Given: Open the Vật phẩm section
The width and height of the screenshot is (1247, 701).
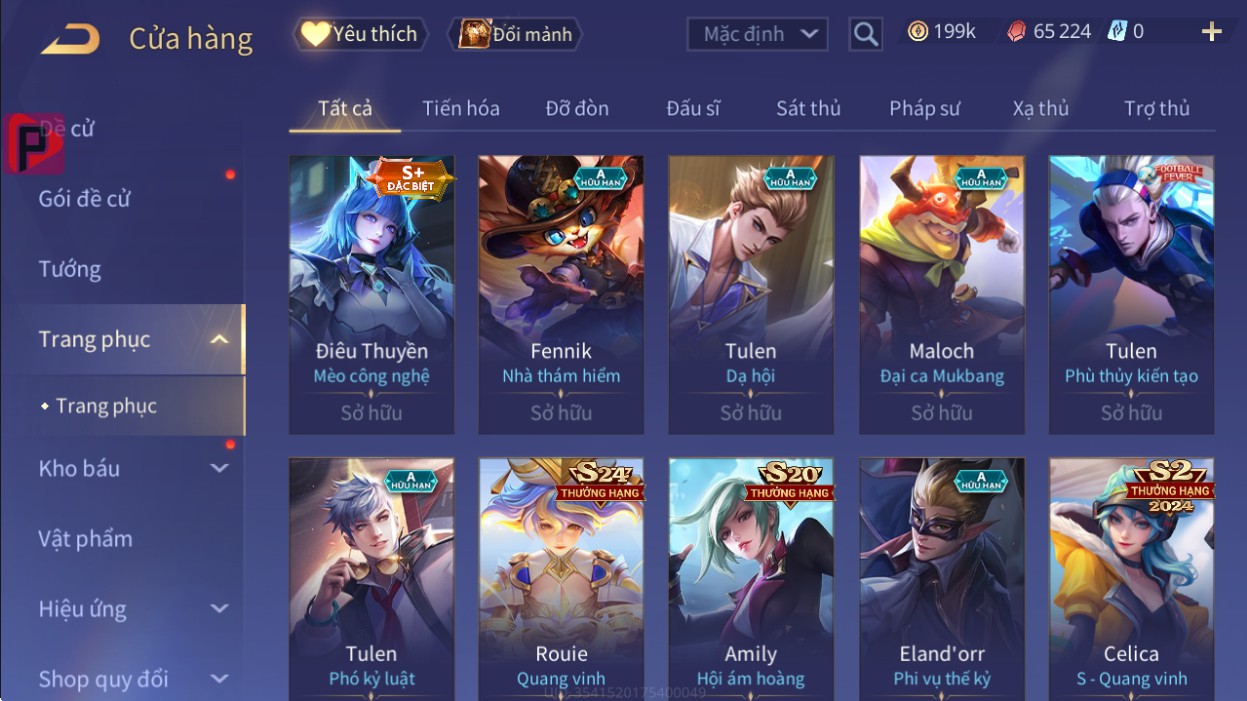Looking at the screenshot, I should (86, 539).
